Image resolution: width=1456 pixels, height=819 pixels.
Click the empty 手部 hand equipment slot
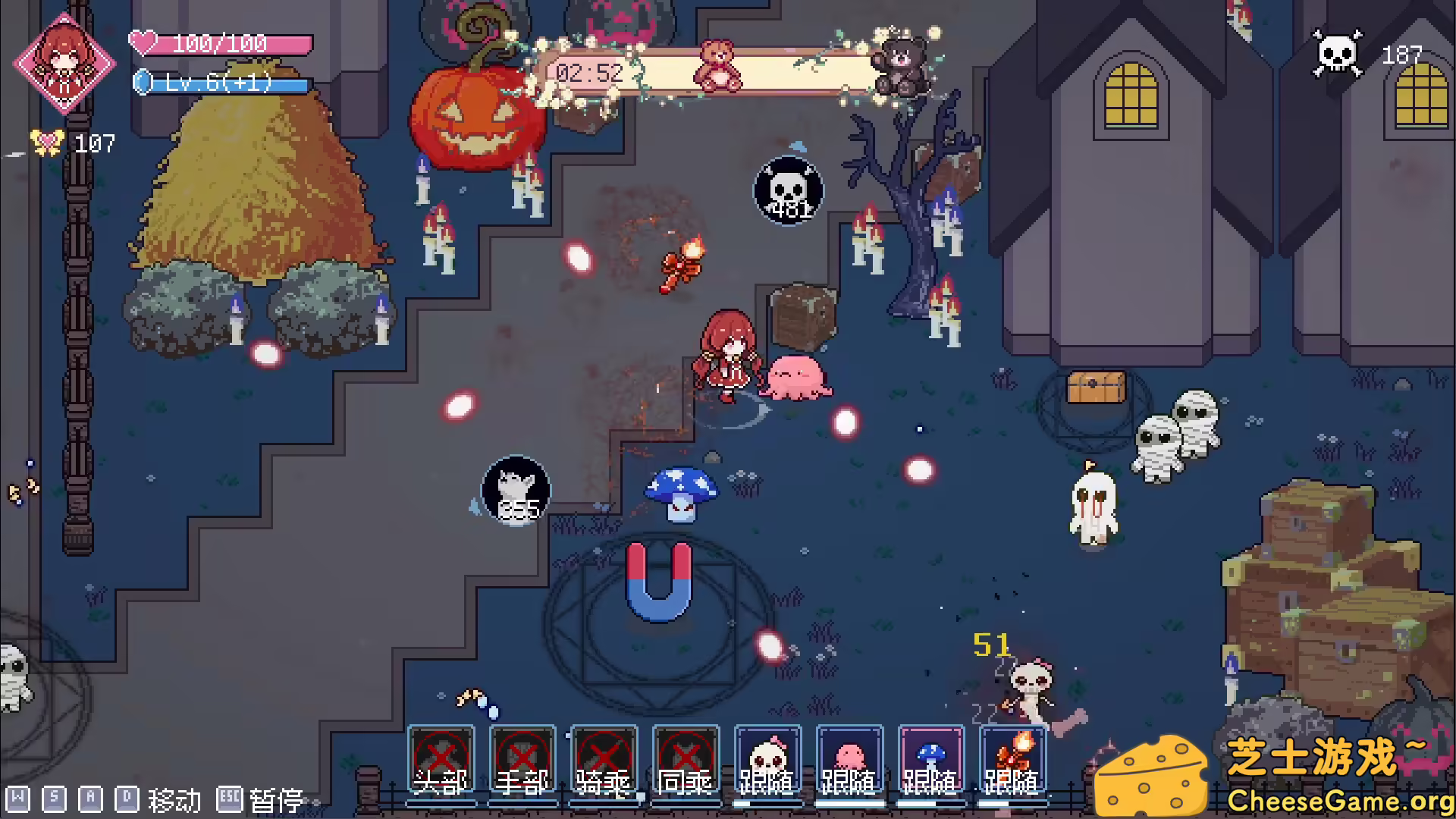523,757
